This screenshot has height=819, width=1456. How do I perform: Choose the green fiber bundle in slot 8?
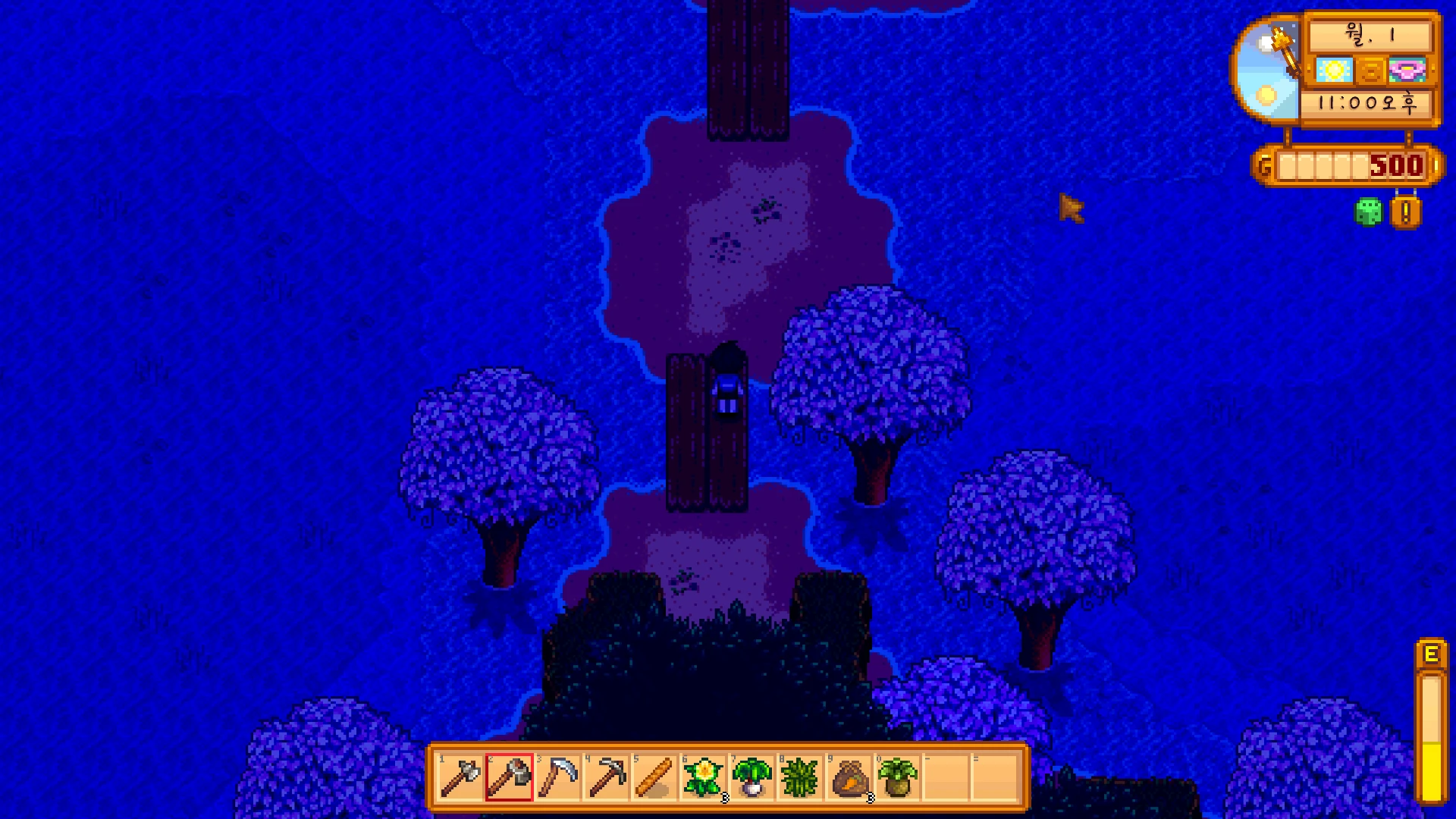click(x=800, y=777)
